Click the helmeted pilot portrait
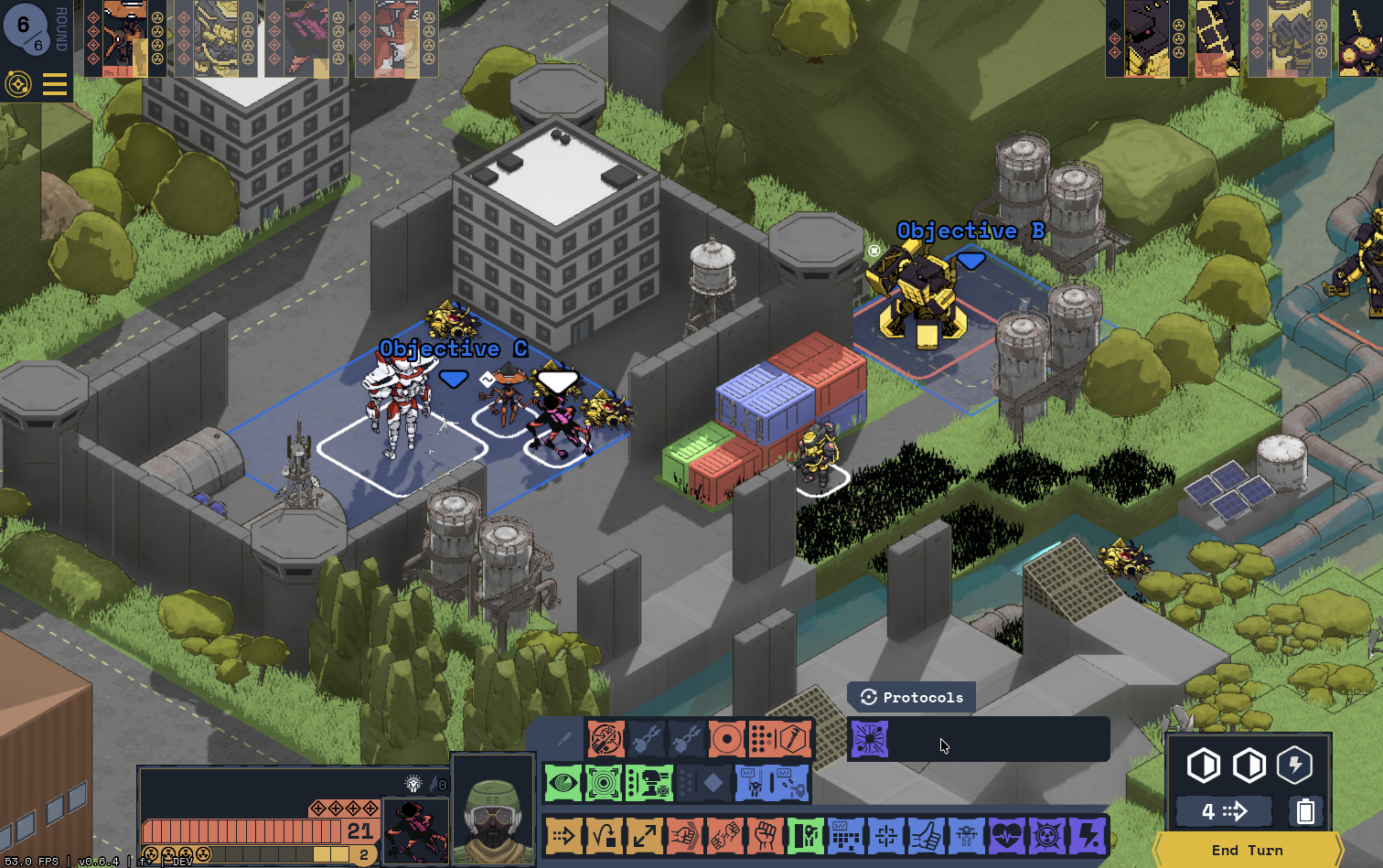 tap(492, 810)
